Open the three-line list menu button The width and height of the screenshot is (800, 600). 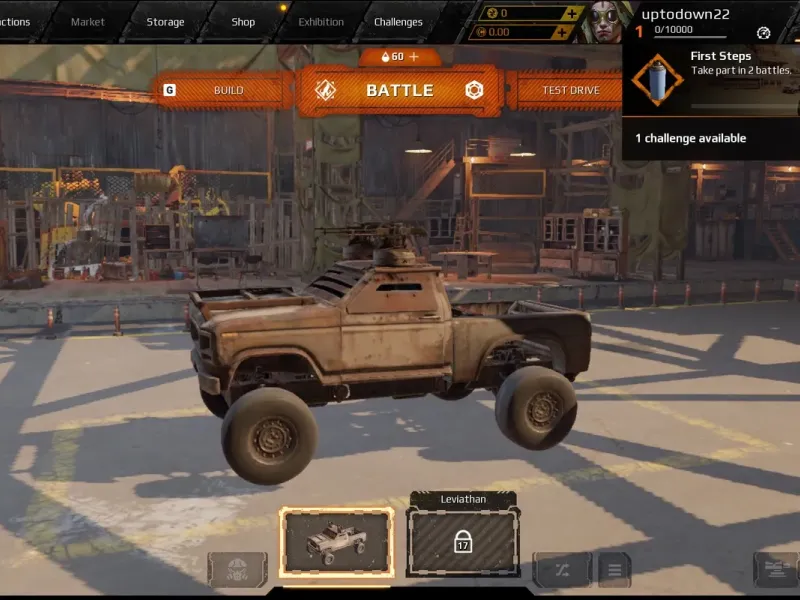[614, 570]
